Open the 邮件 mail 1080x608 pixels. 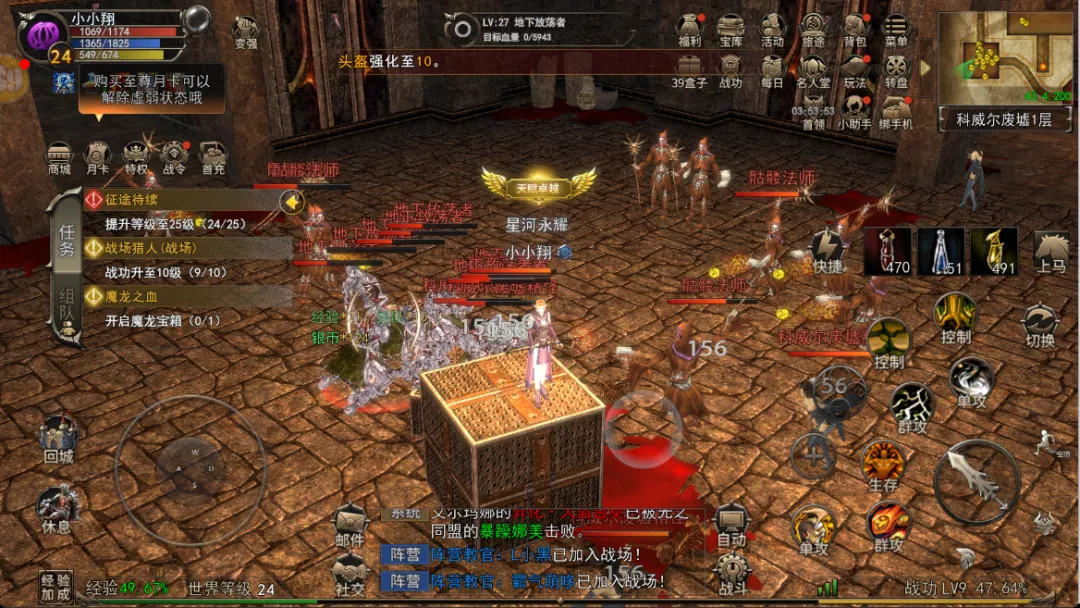point(350,525)
